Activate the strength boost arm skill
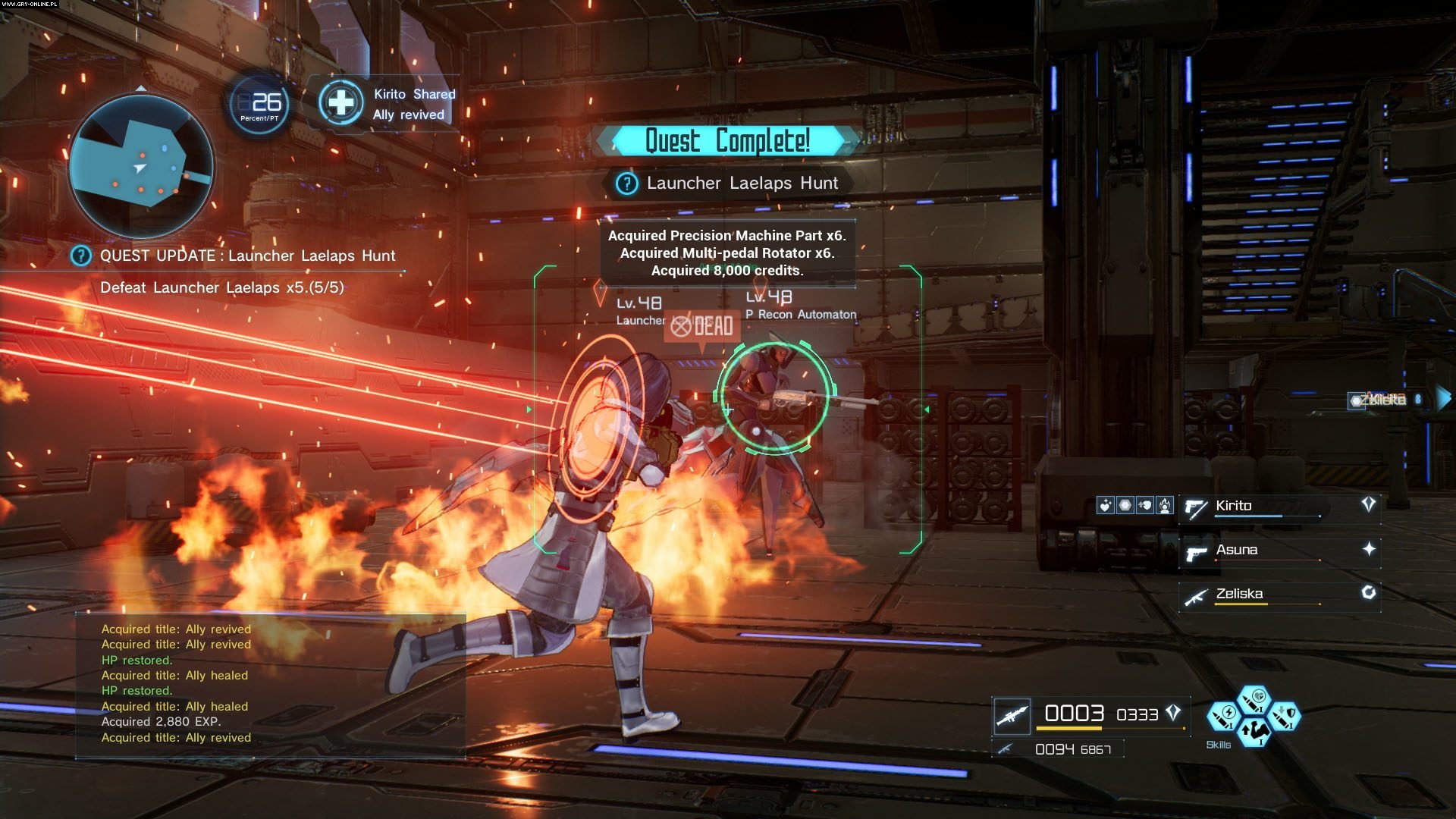Viewport: 1456px width, 819px height. [x=1254, y=733]
